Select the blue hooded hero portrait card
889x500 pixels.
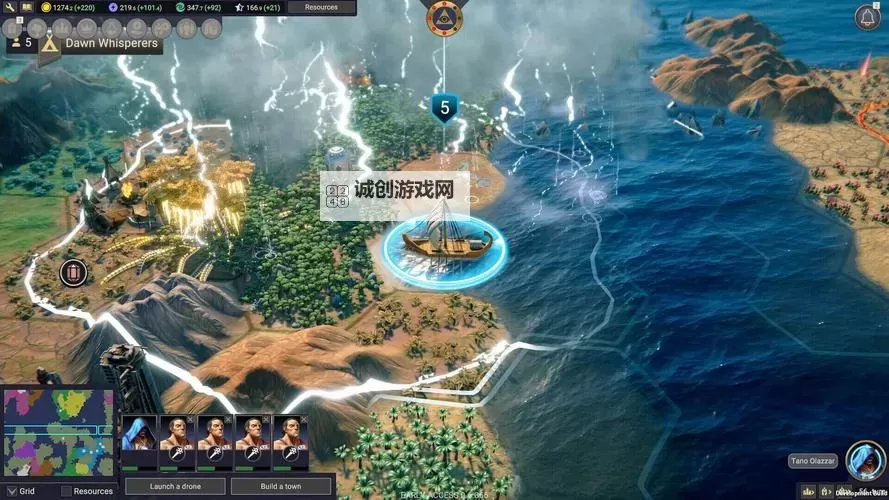pyautogui.click(x=139, y=441)
